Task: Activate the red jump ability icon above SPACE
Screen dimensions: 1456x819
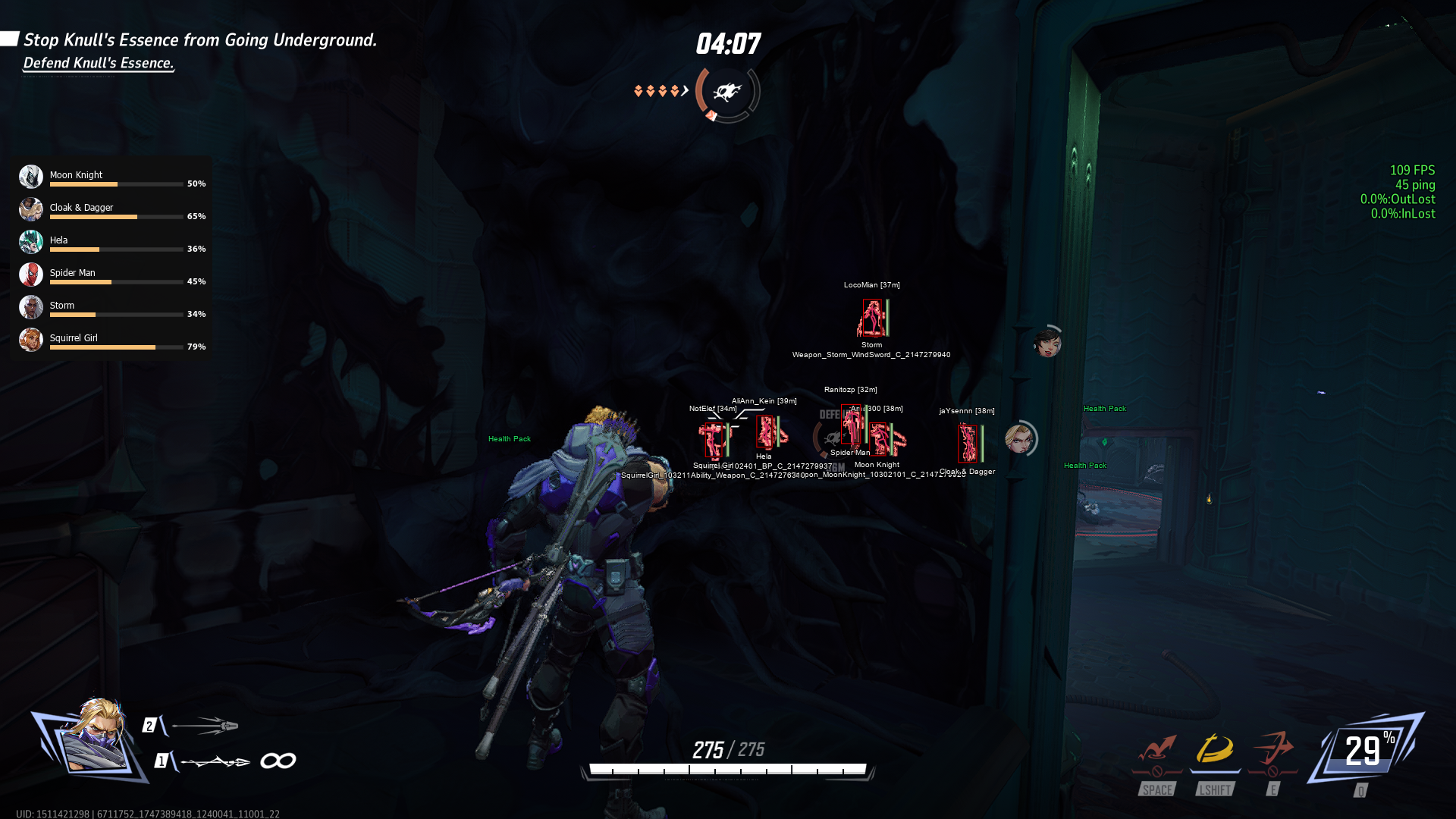Action: coord(1157,749)
